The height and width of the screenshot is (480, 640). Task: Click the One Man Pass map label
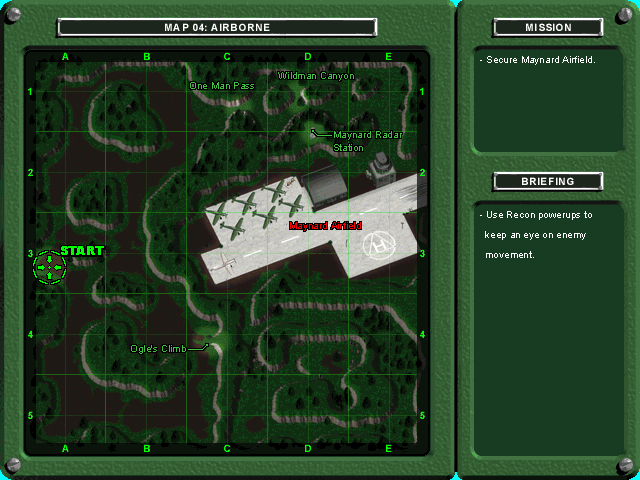pyautogui.click(x=222, y=86)
